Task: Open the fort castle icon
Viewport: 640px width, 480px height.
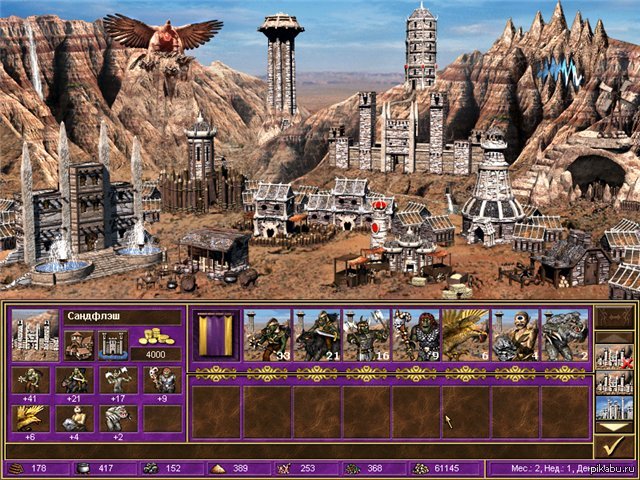Action: click(112, 345)
